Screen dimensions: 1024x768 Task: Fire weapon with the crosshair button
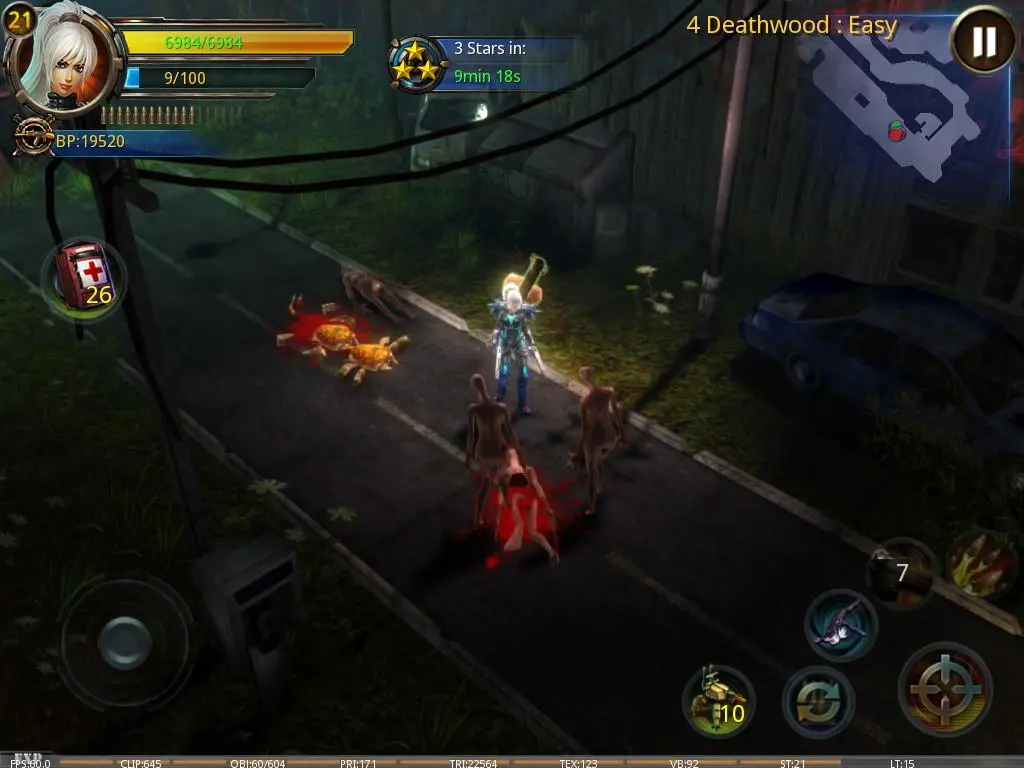click(x=945, y=689)
